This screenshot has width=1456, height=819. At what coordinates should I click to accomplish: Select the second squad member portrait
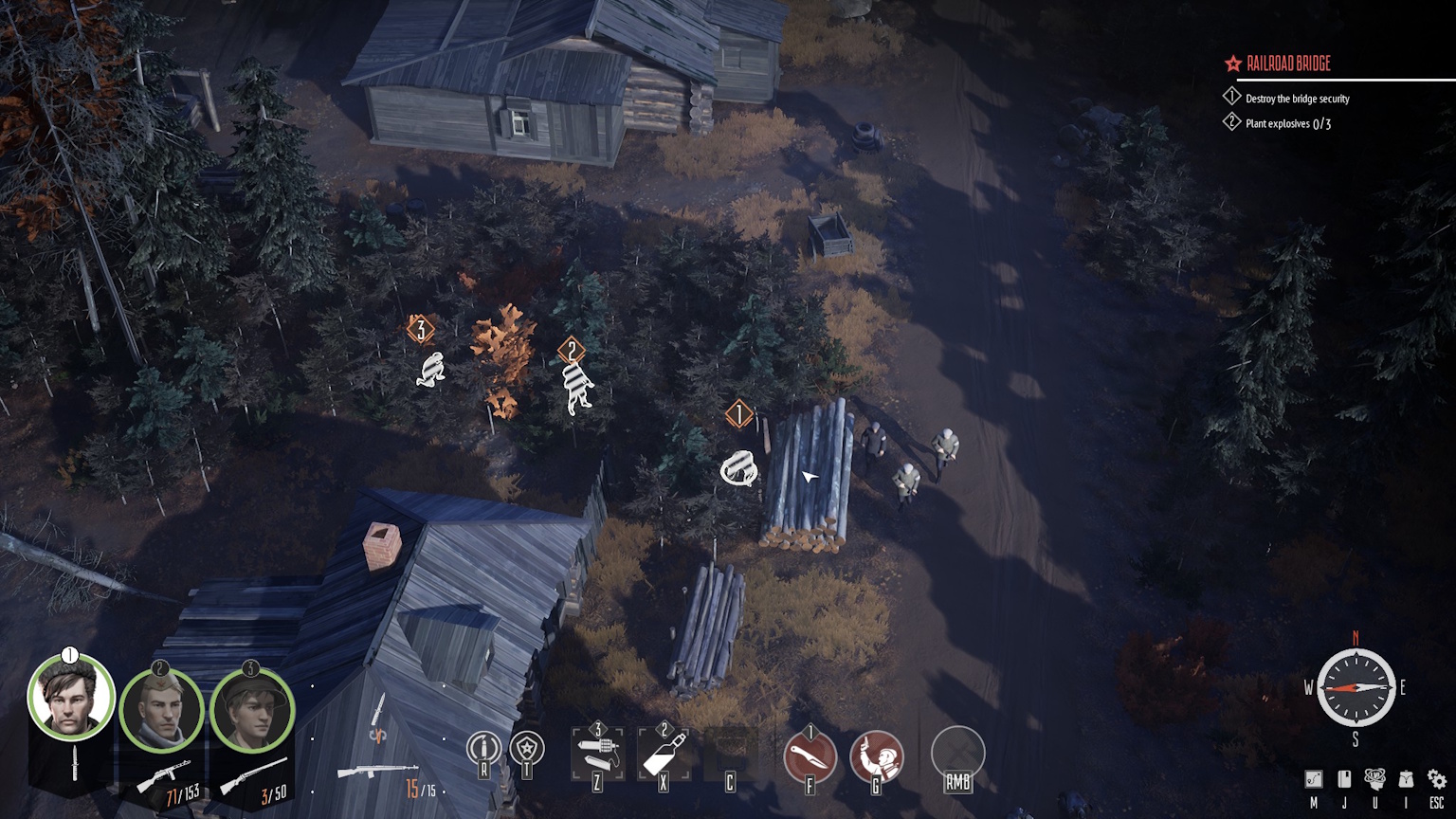pos(161,710)
